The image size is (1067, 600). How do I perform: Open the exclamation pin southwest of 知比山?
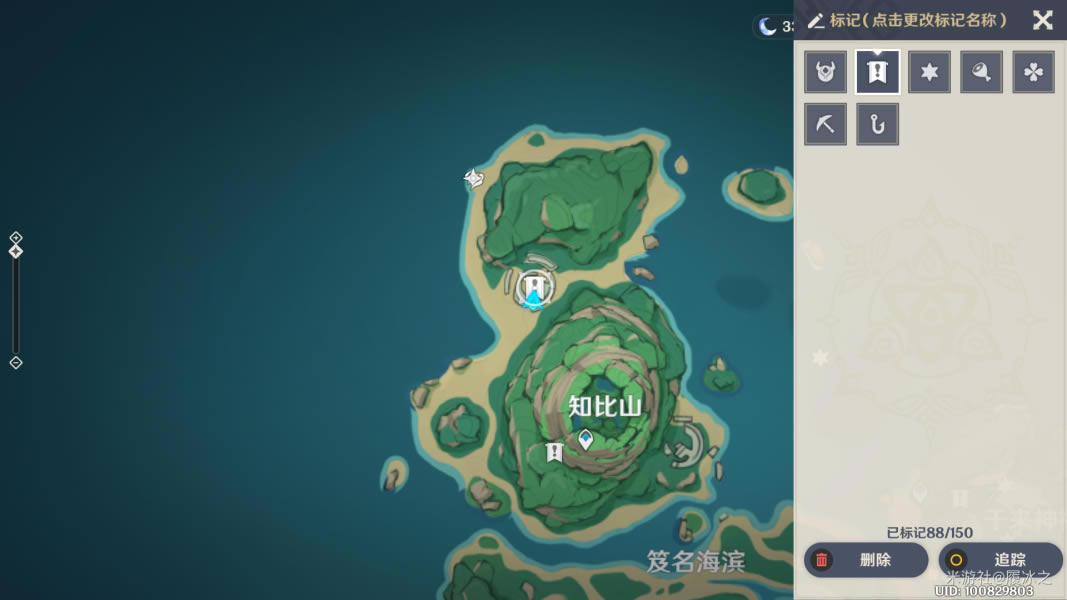click(x=554, y=453)
